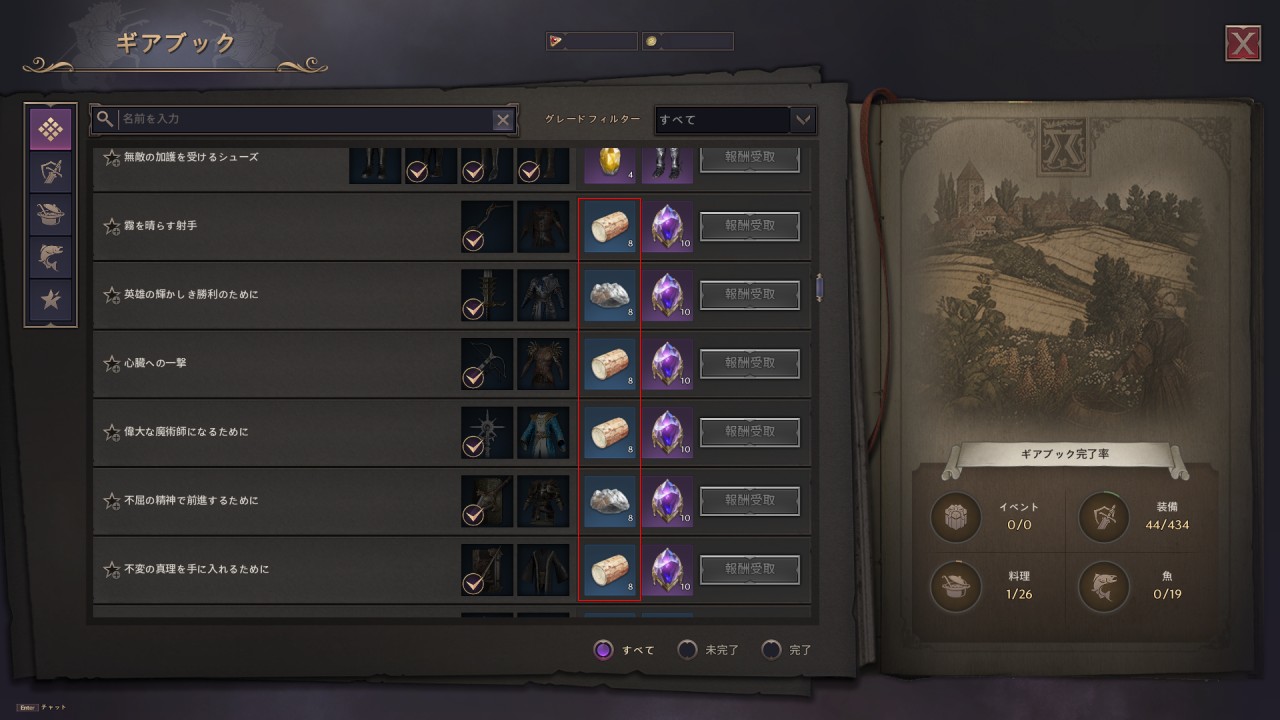
Task: Click the list scrollbar handle
Action: 819,288
